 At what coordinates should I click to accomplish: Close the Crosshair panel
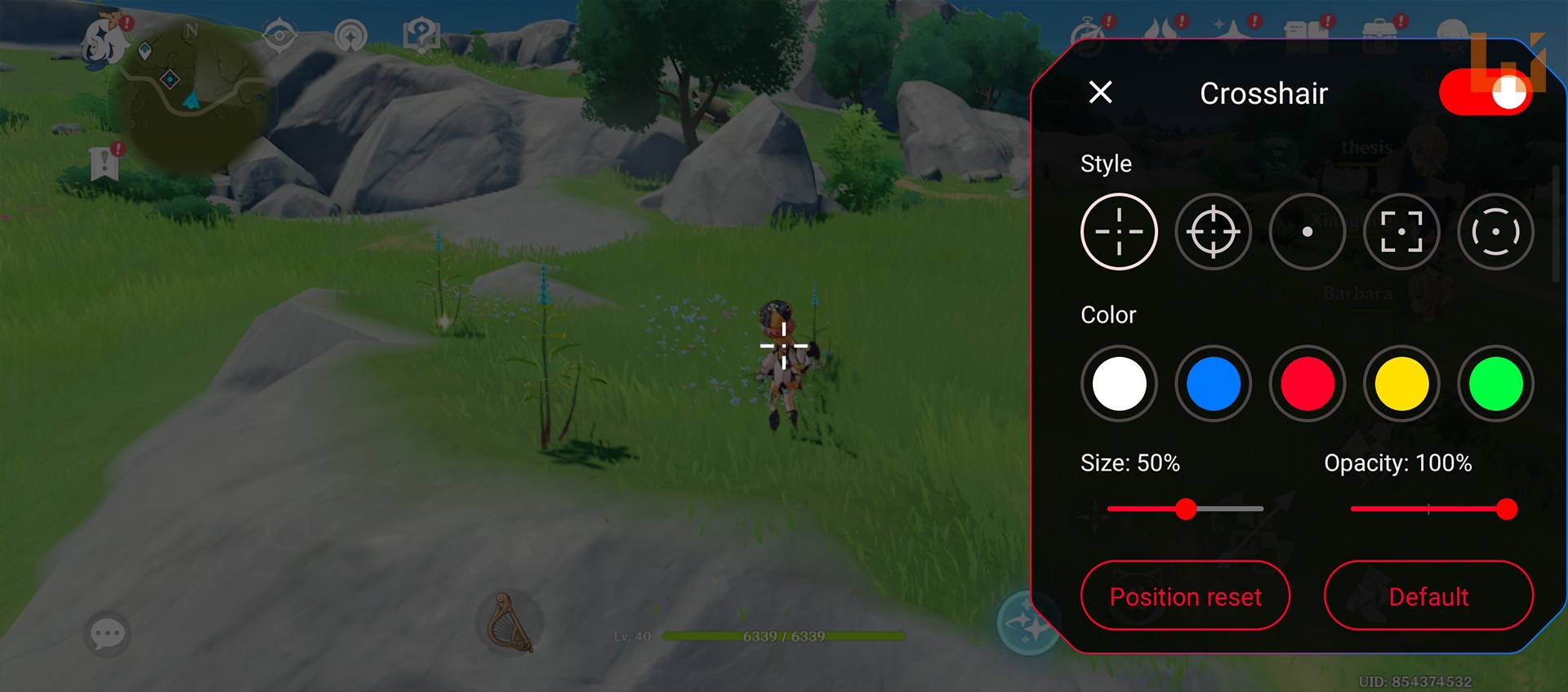(1100, 92)
